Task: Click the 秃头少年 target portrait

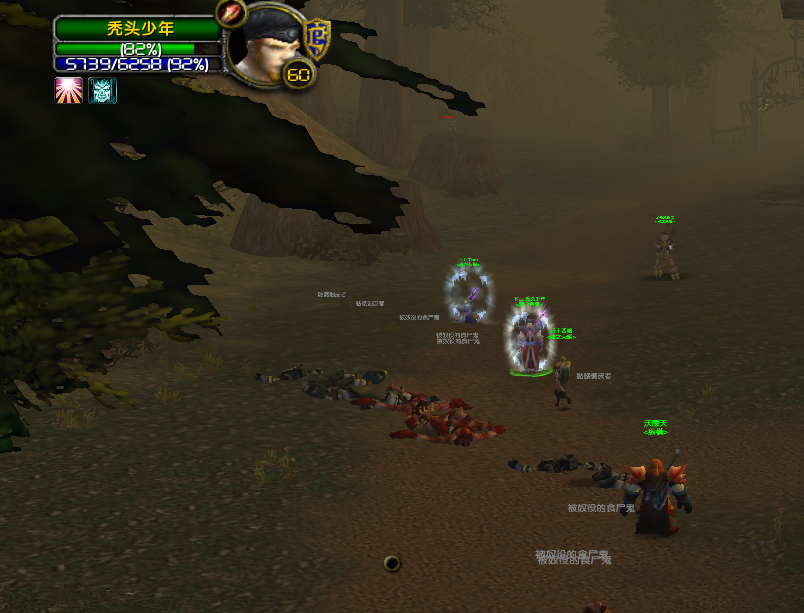Action: point(267,45)
